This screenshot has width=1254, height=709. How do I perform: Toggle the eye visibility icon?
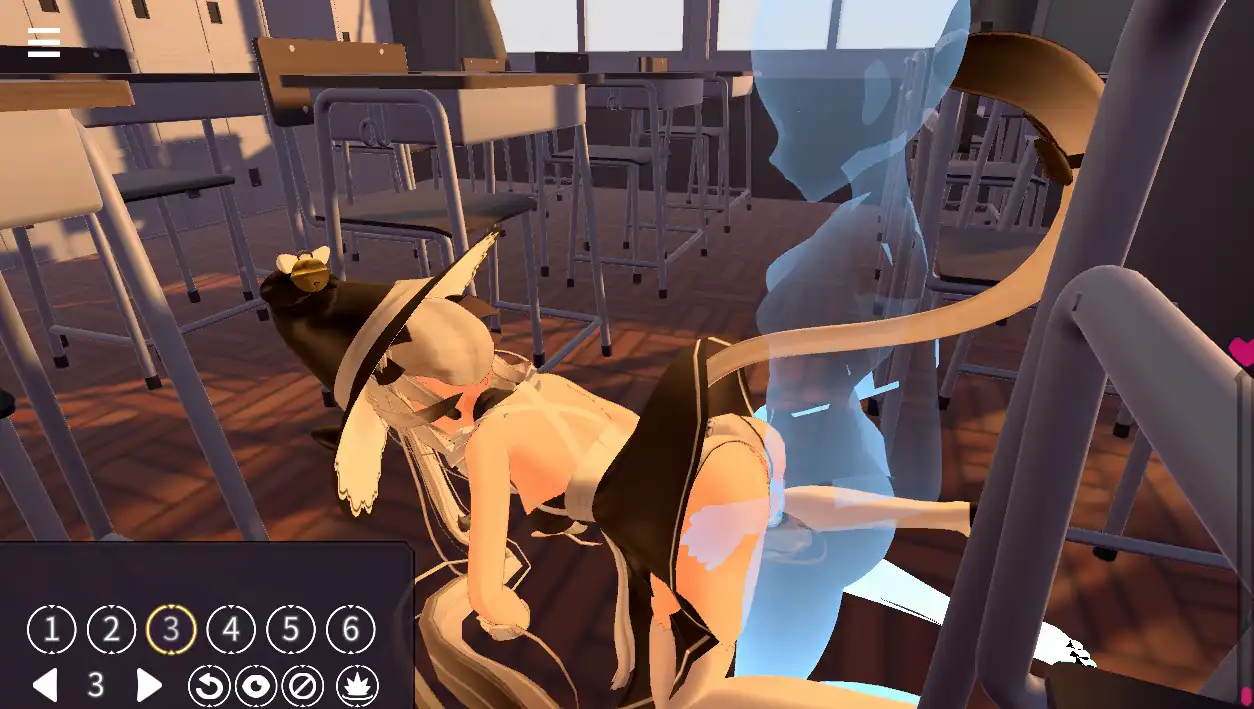tap(256, 686)
